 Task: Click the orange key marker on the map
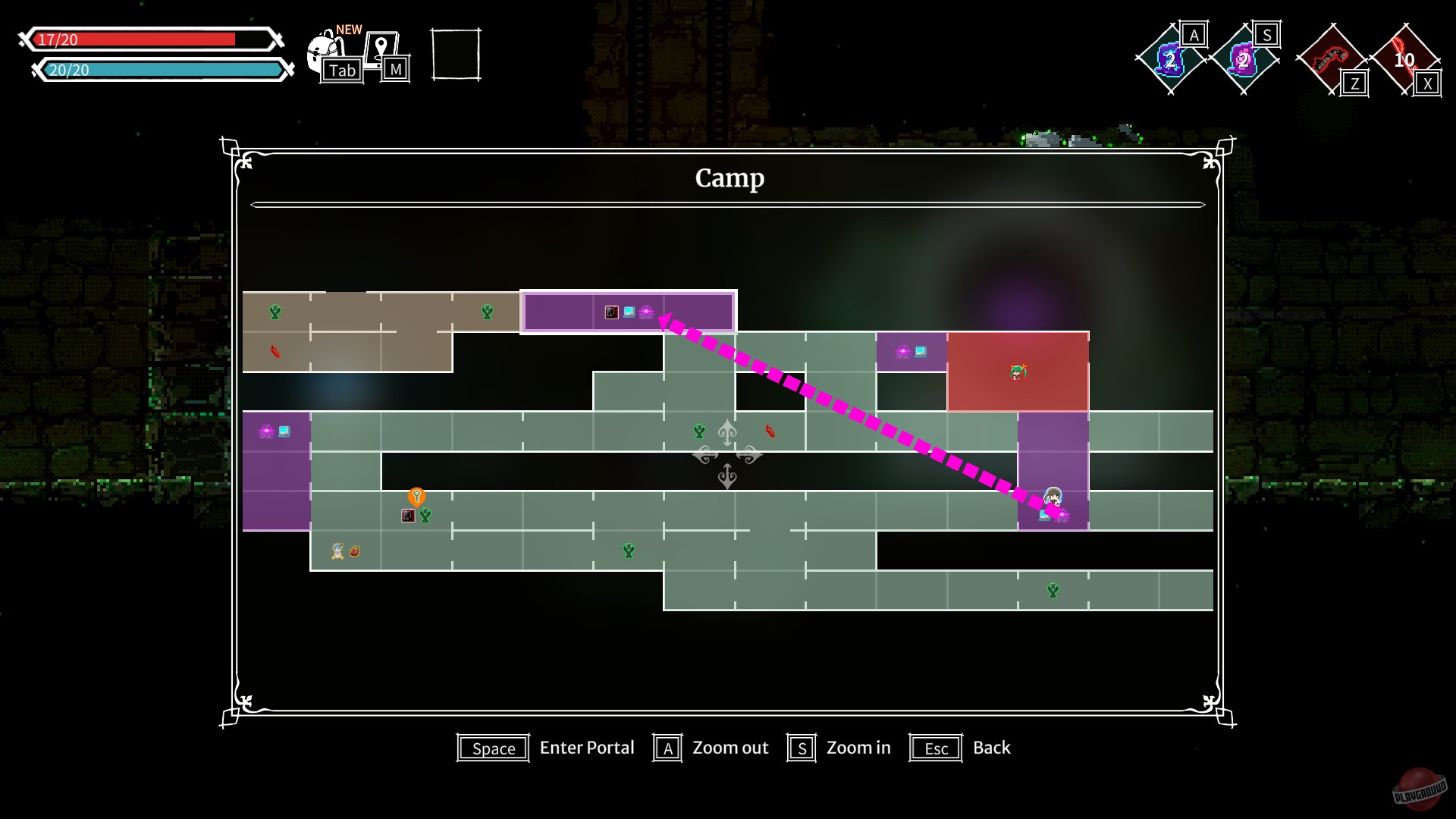tap(416, 496)
